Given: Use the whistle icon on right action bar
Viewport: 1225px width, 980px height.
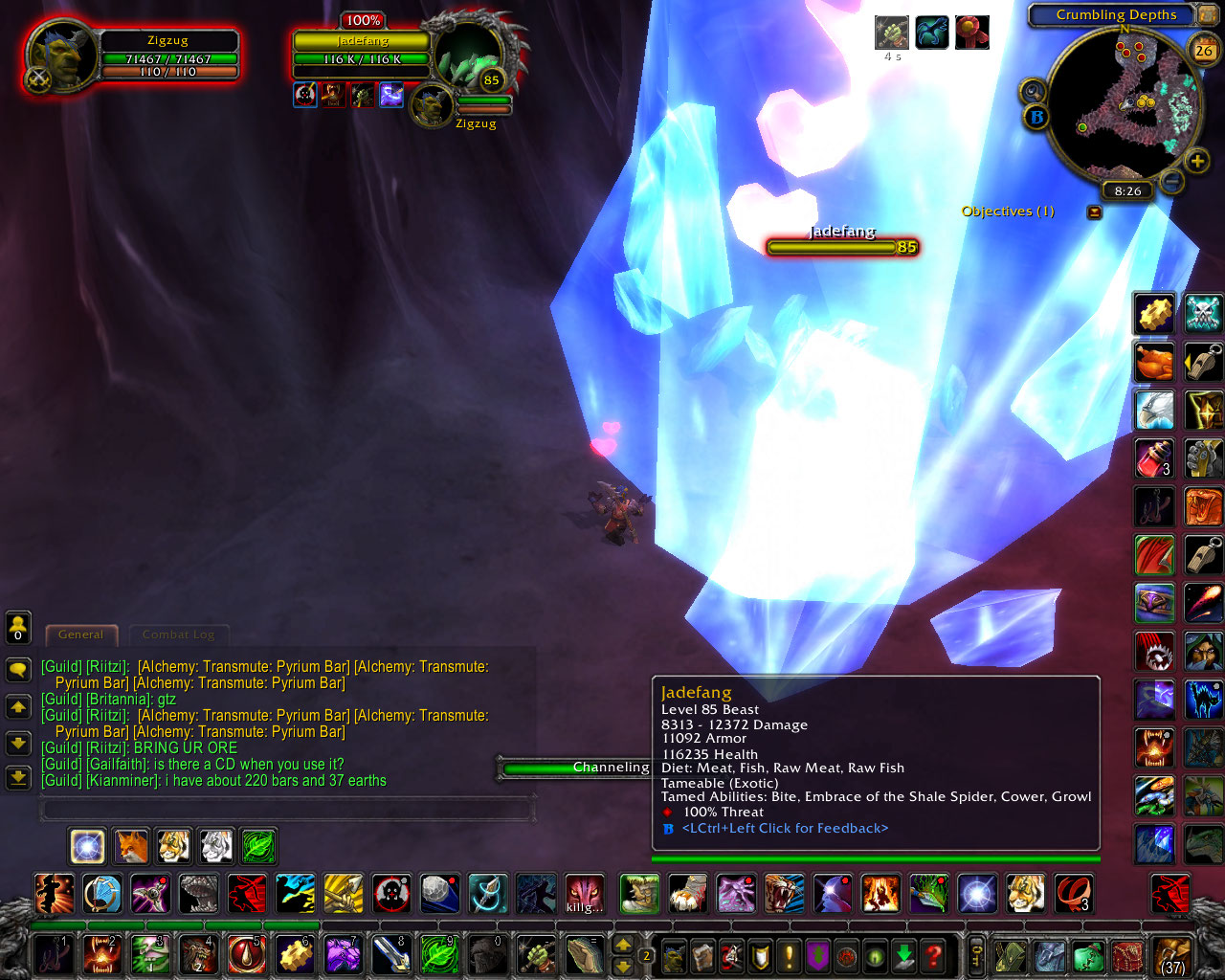Looking at the screenshot, I should click(x=1203, y=362).
